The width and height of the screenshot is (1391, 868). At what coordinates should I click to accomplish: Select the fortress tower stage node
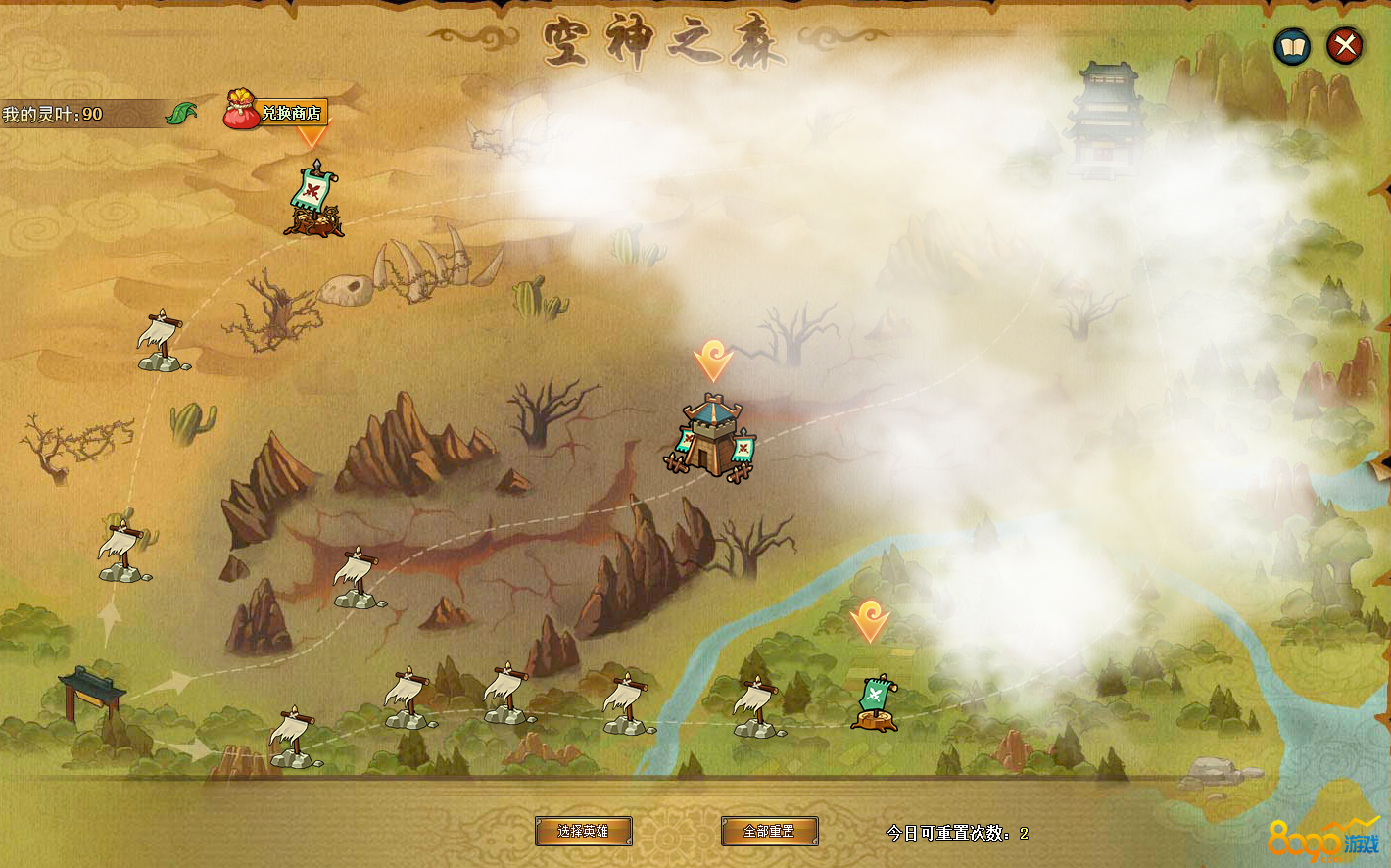[712, 437]
